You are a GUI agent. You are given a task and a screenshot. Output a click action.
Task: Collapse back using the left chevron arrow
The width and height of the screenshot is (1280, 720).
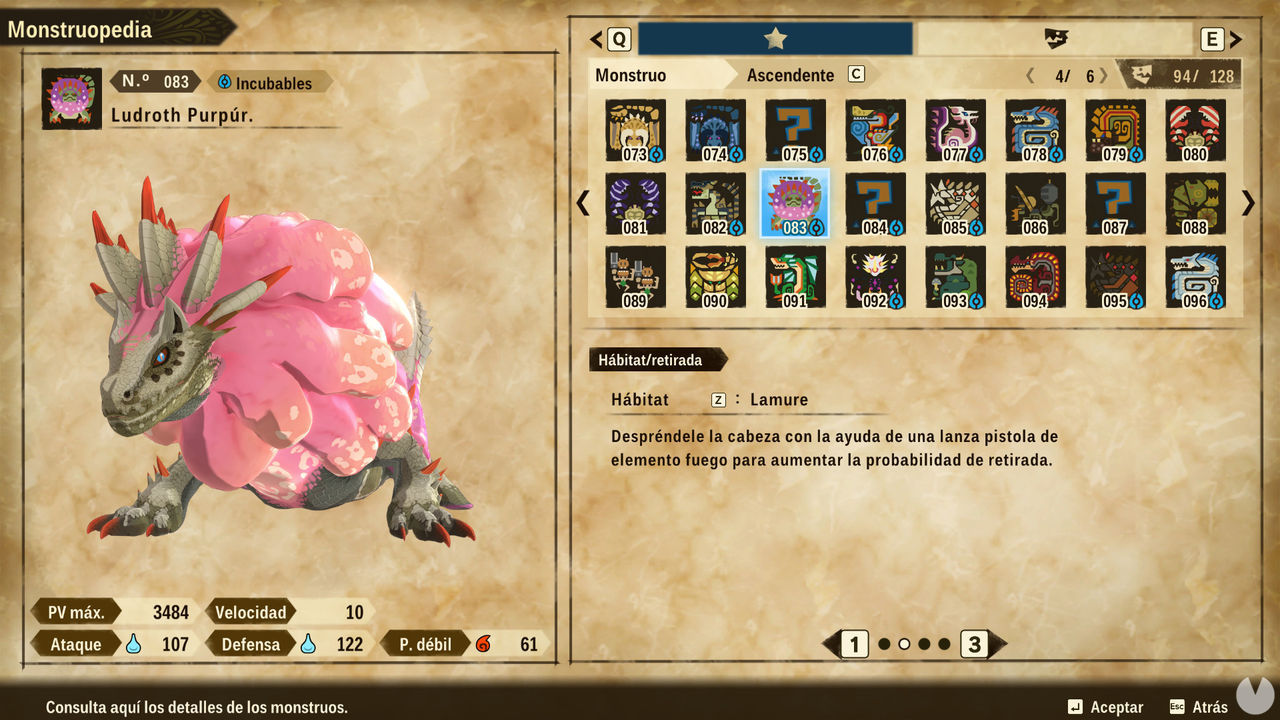(x=582, y=203)
